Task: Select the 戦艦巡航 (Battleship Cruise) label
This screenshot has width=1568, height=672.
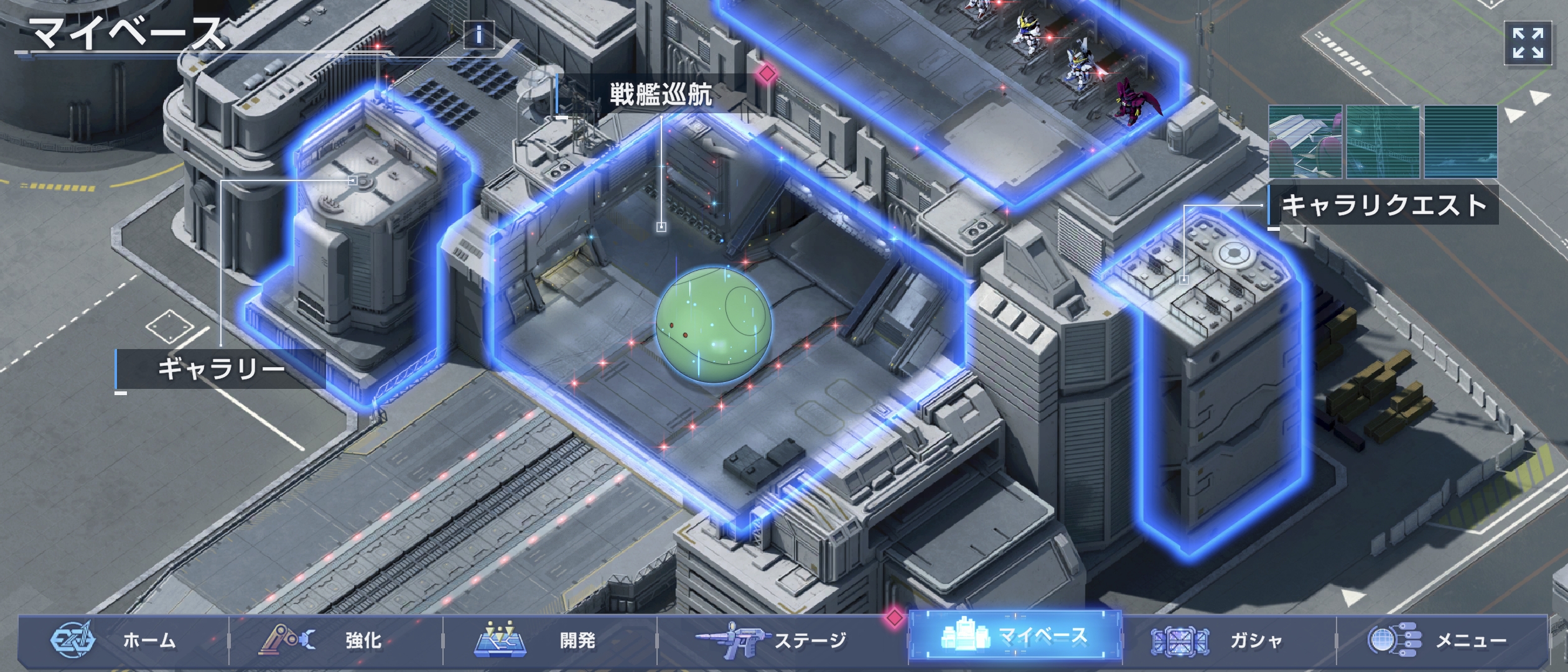Action: [660, 95]
